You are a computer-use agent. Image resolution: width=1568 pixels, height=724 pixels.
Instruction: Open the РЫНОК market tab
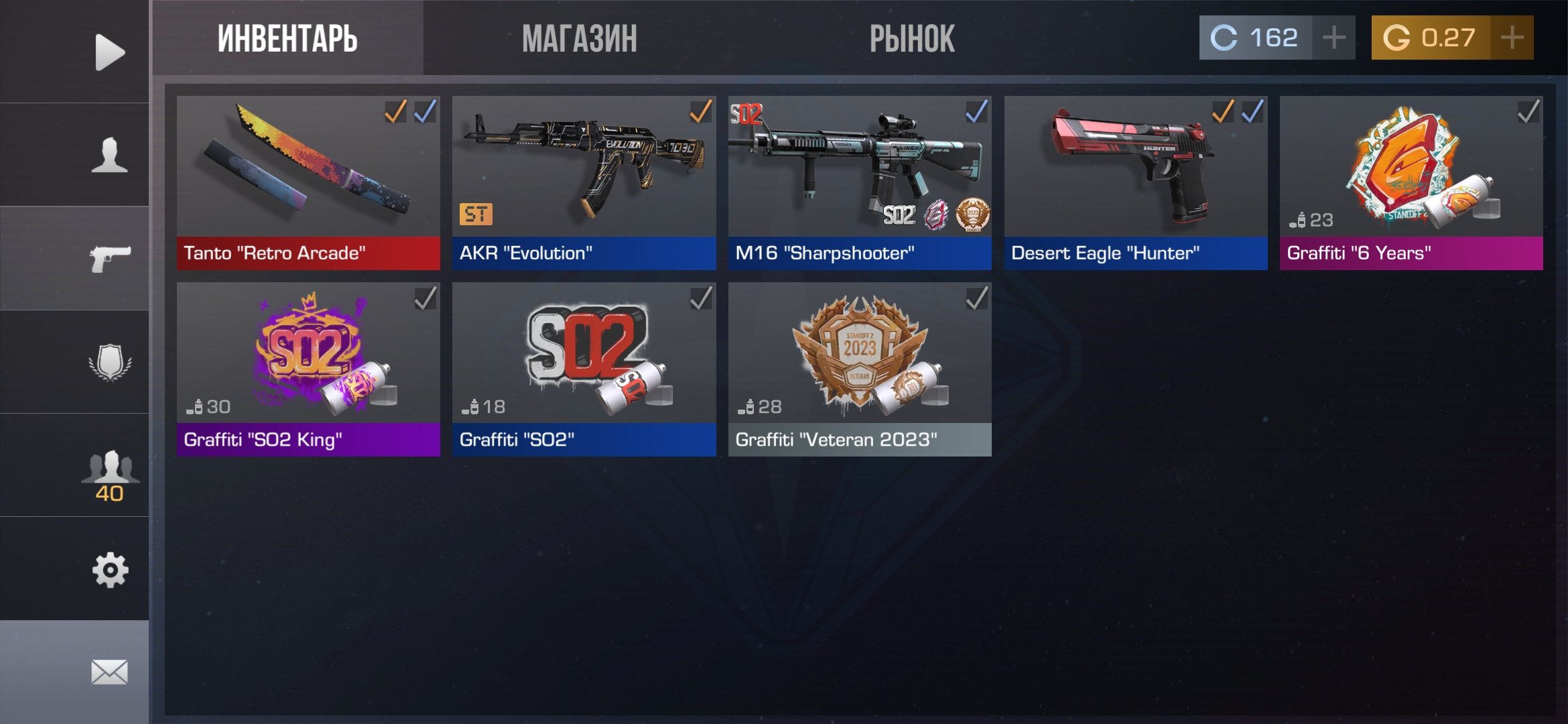911,39
